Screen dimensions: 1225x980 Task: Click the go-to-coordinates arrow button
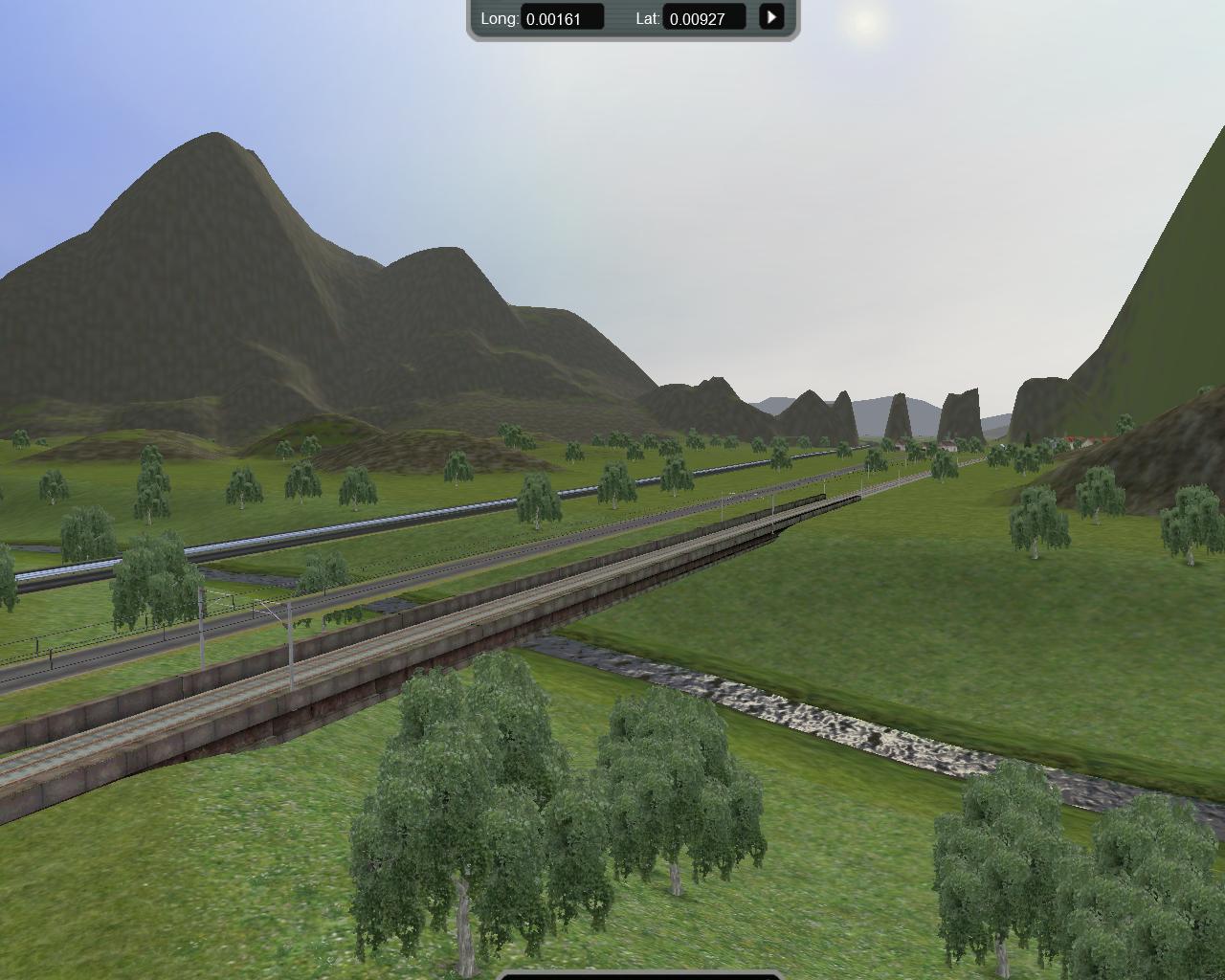tap(771, 17)
